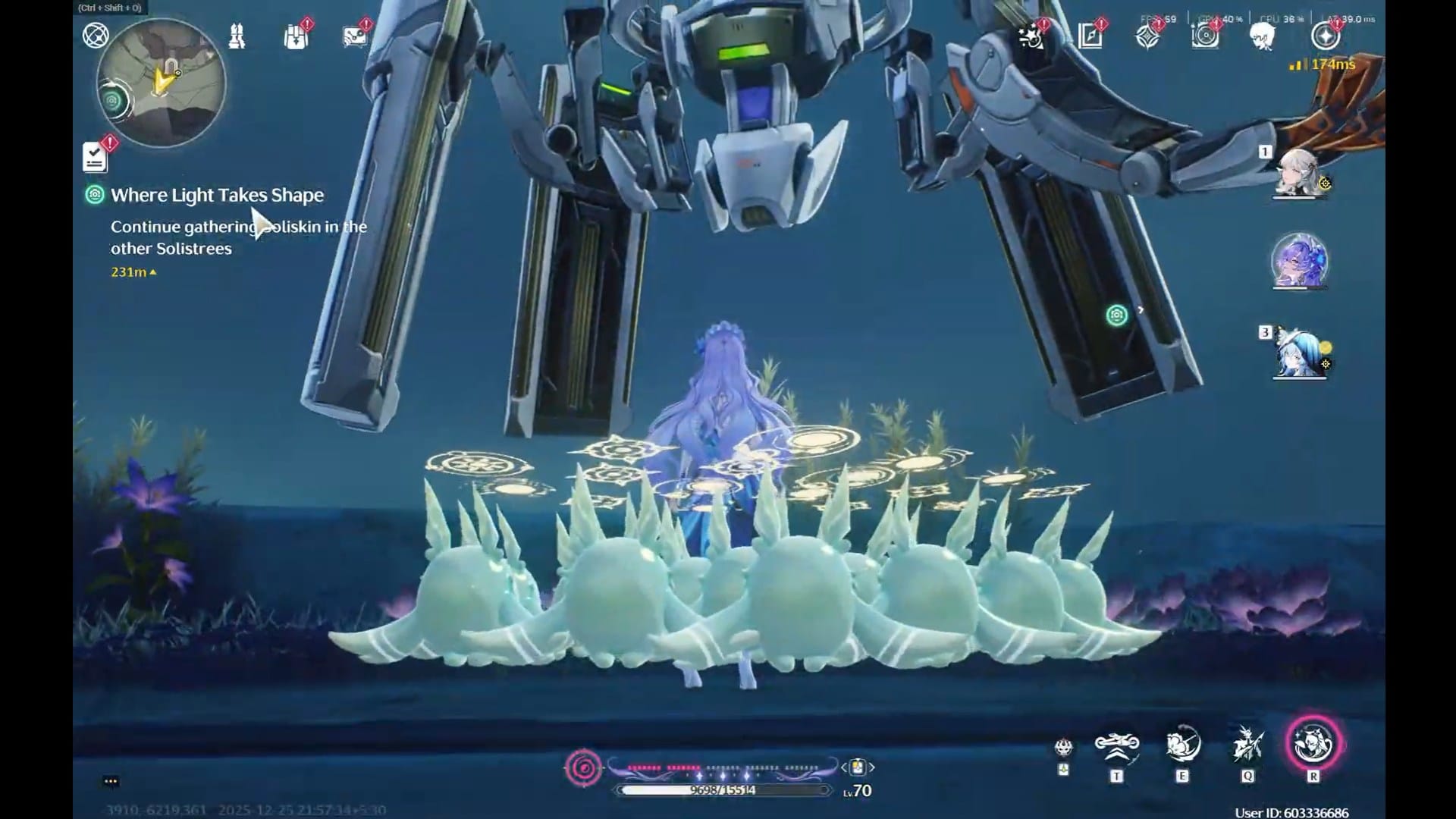Image resolution: width=1456 pixels, height=819 pixels.
Task: Open the backpack inventory icon
Action: (x=296, y=36)
